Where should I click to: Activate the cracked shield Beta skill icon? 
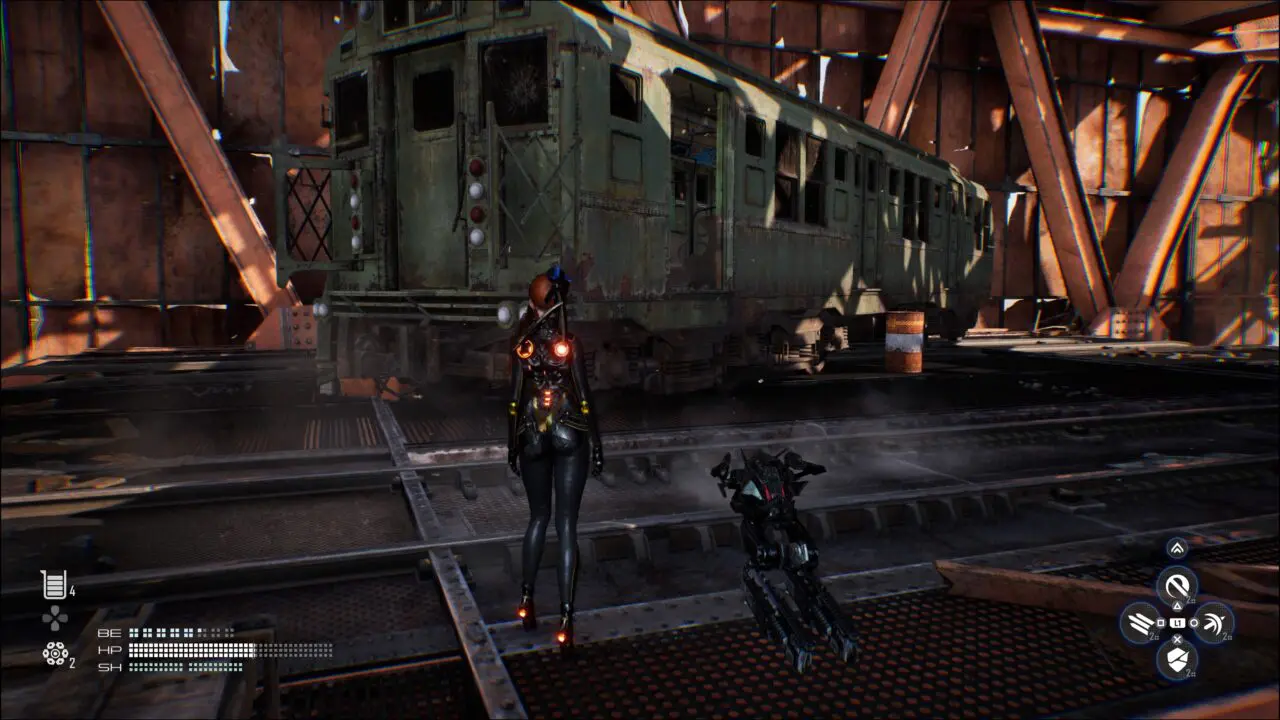[x=1177, y=659]
